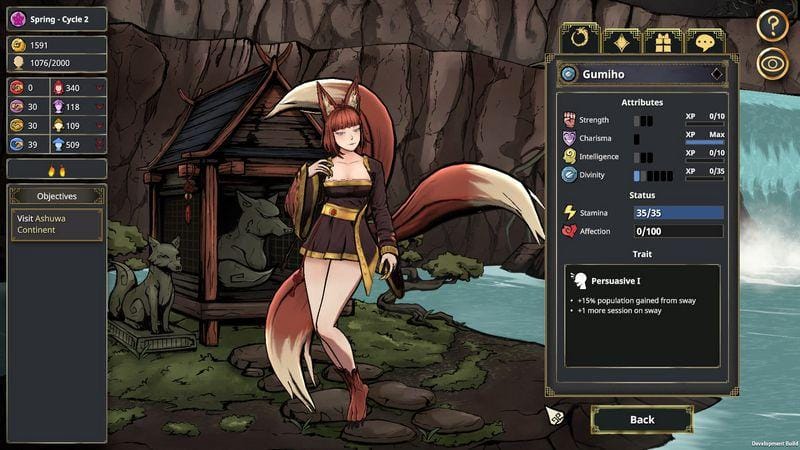
Task: Toggle the eye visibility button
Action: [772, 63]
